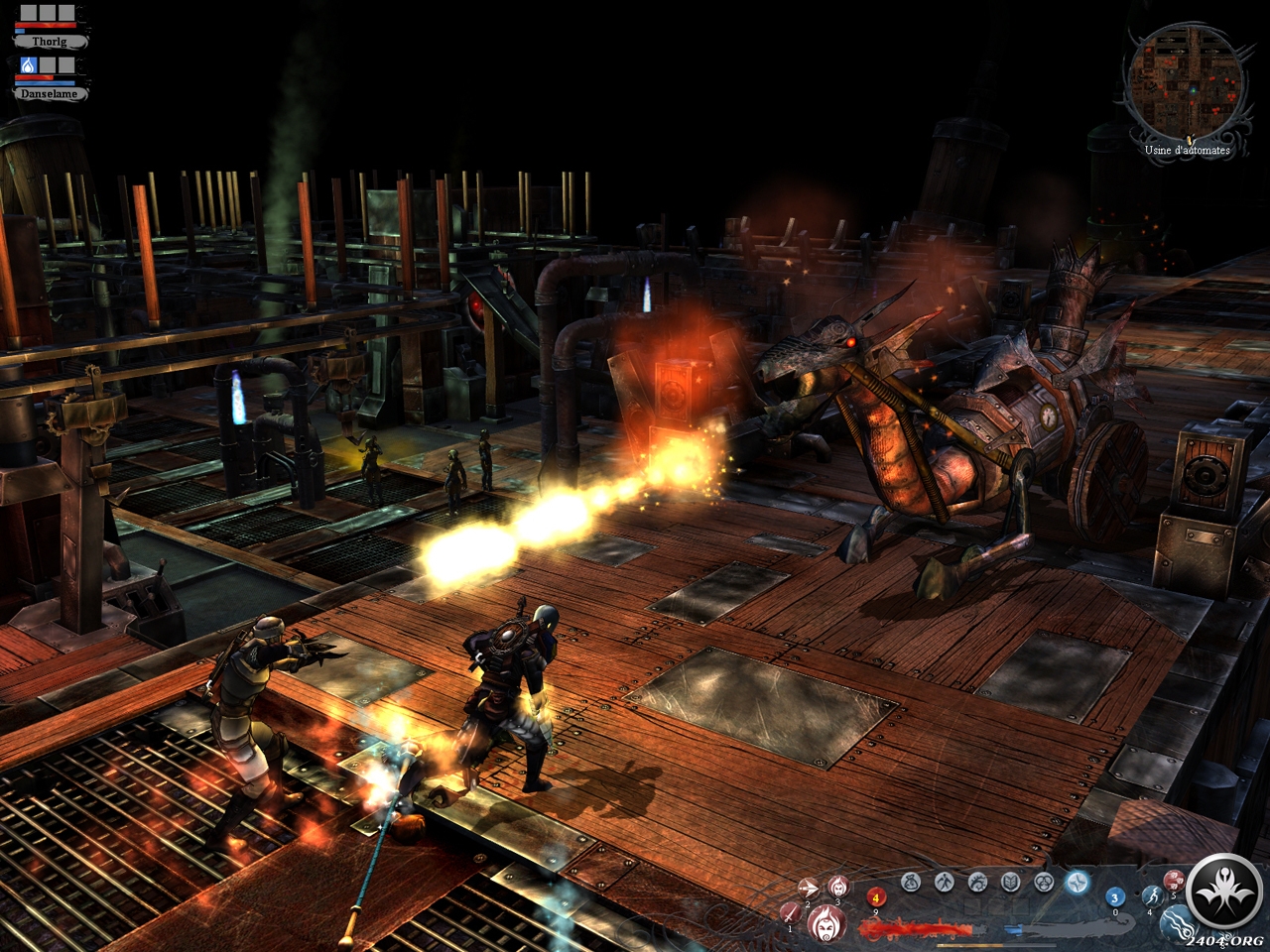Click the large black winged emblem orb
Screen dimensions: 1270x952
click(x=1224, y=892)
